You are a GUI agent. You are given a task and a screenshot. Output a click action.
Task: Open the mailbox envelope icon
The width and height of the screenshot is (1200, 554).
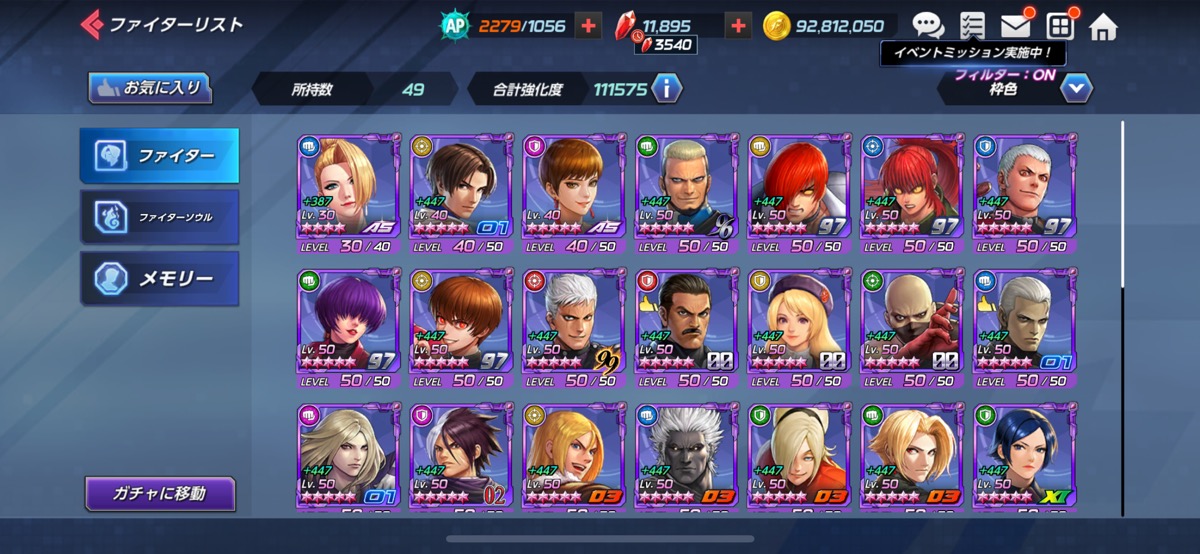point(1015,26)
